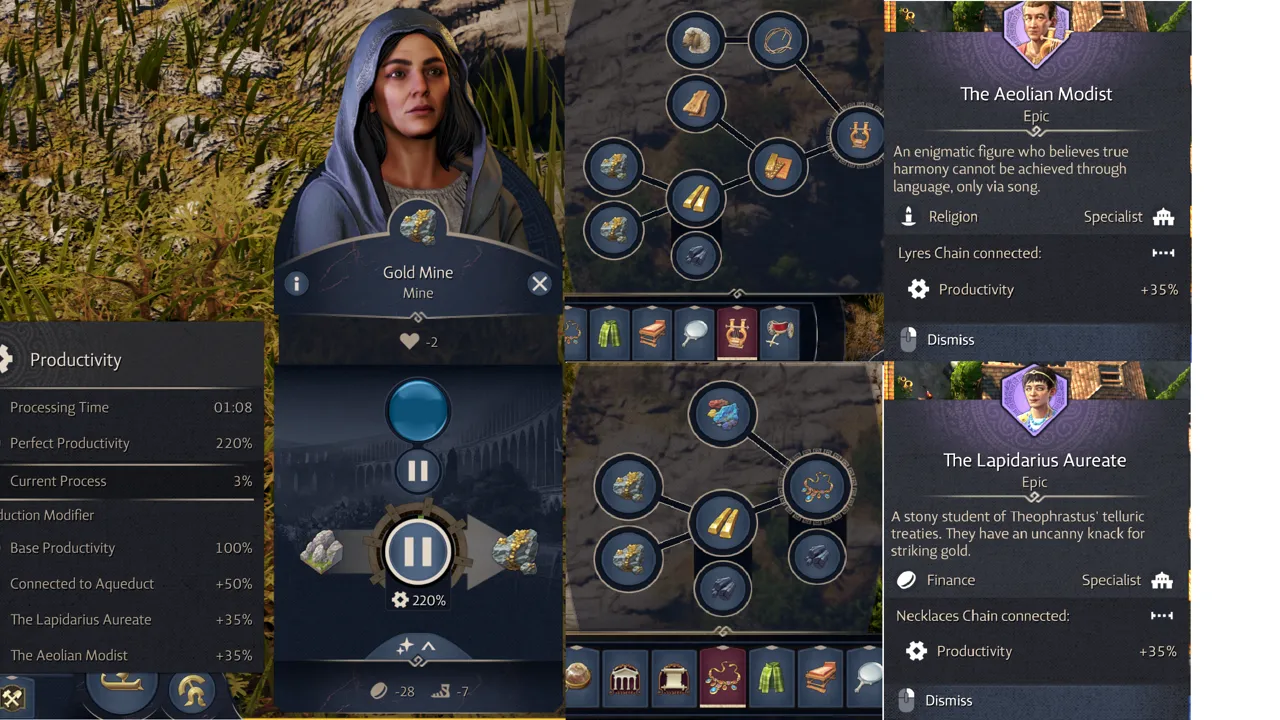Select the temple building tab
The height and width of the screenshot is (720, 1280).
pyautogui.click(x=626, y=679)
